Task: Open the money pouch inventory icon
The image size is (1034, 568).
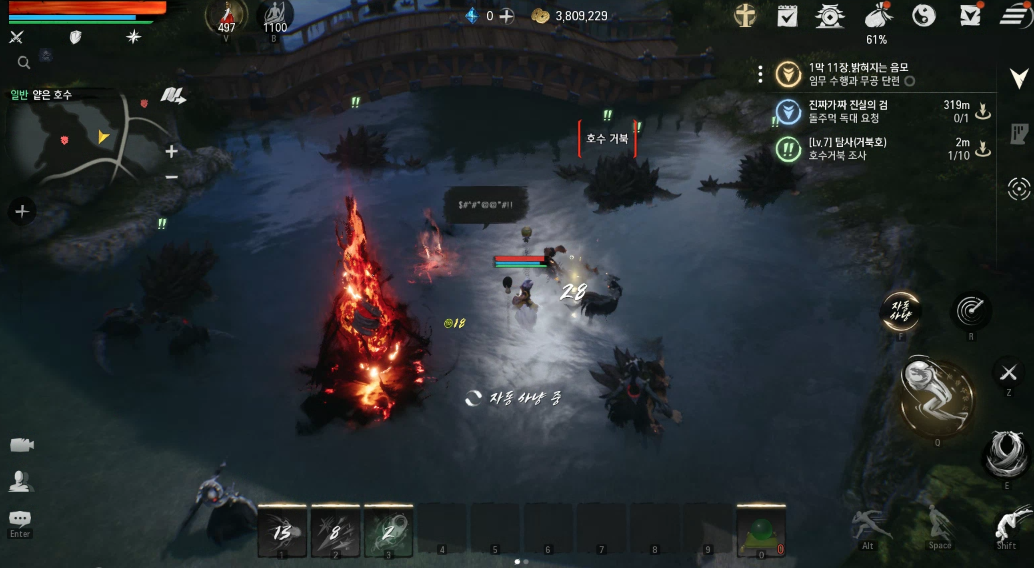Action: 876,15
